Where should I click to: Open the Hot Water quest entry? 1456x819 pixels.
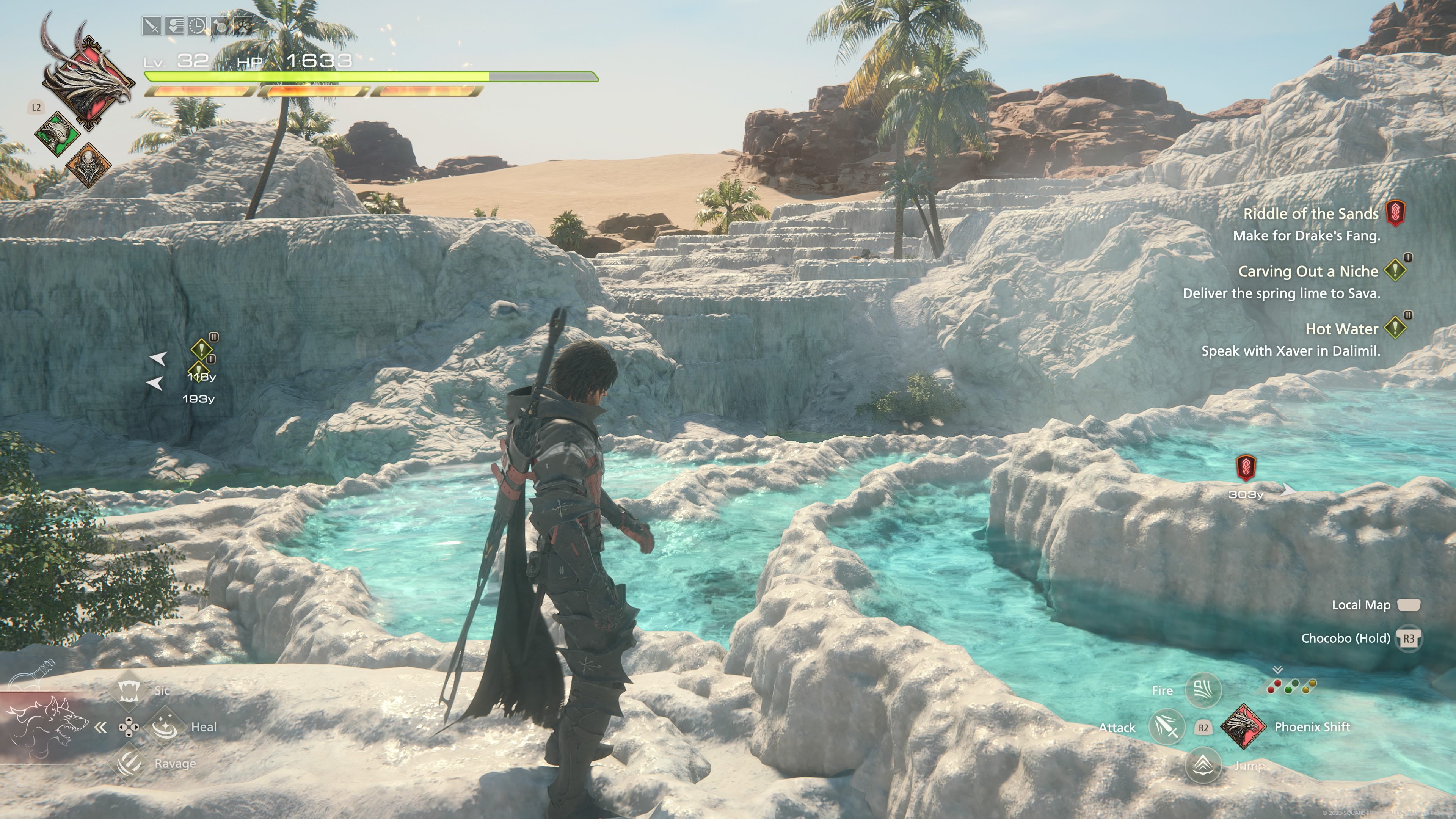pos(1341,329)
